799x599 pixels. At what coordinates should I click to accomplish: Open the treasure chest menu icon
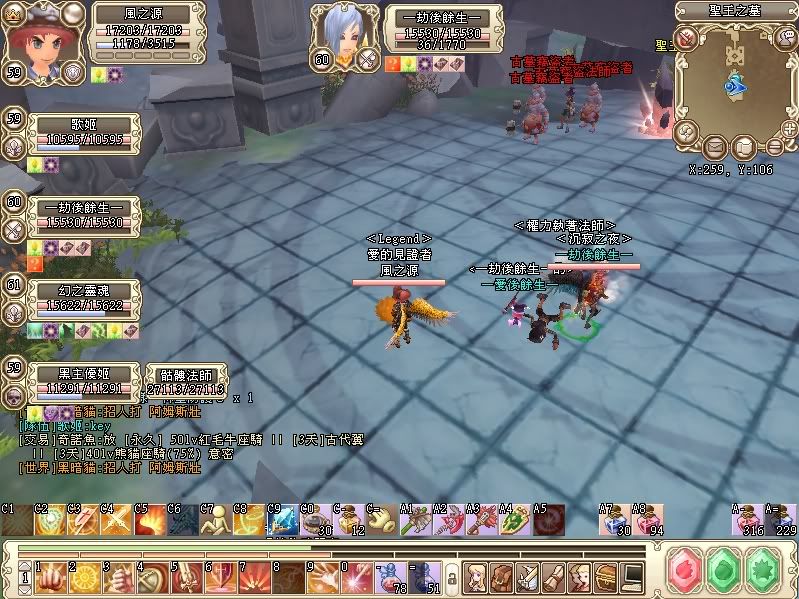pyautogui.click(x=605, y=576)
